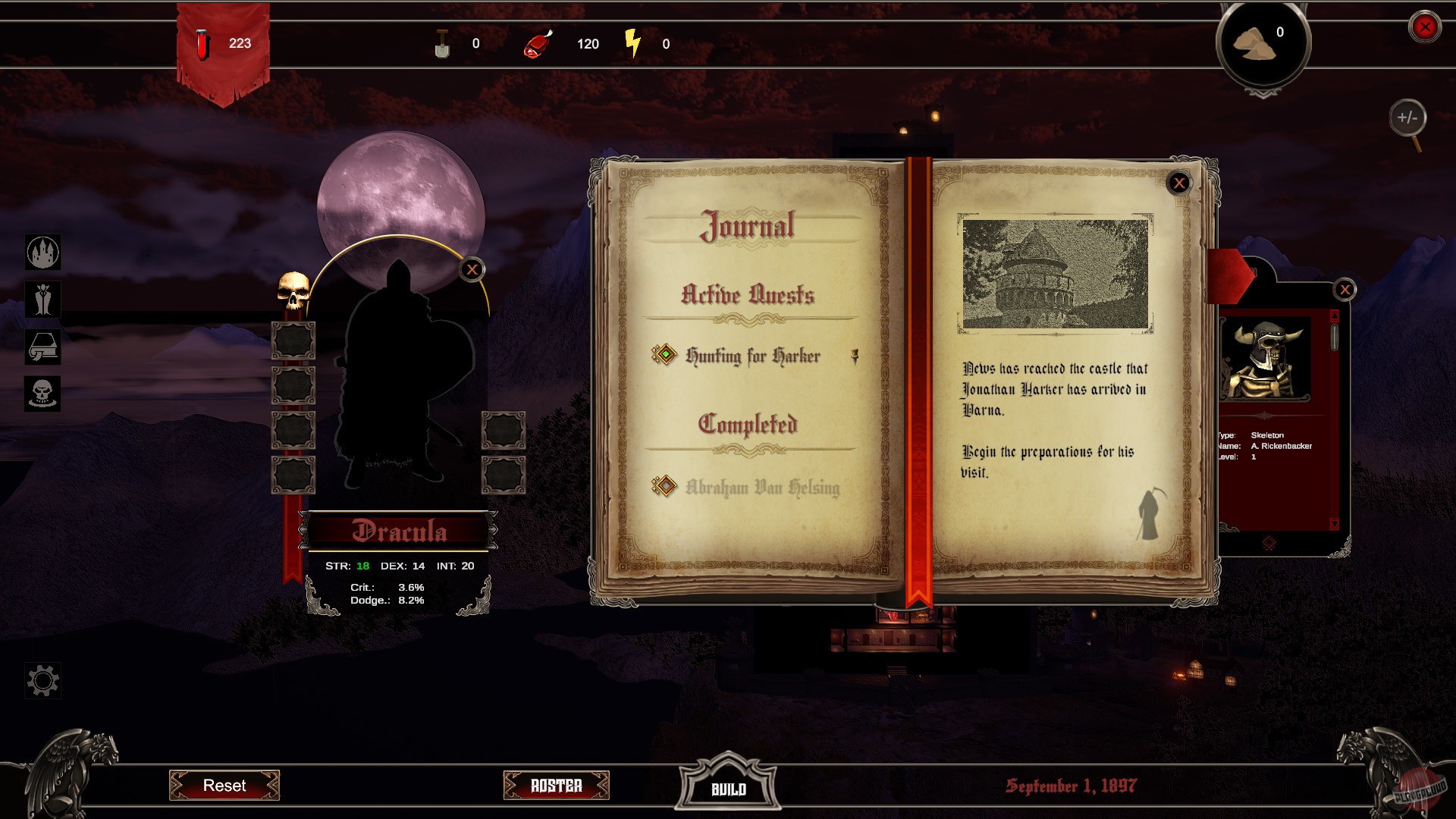The image size is (1456, 819).
Task: Toggle zoom with the magnifier button
Action: pos(1407,118)
